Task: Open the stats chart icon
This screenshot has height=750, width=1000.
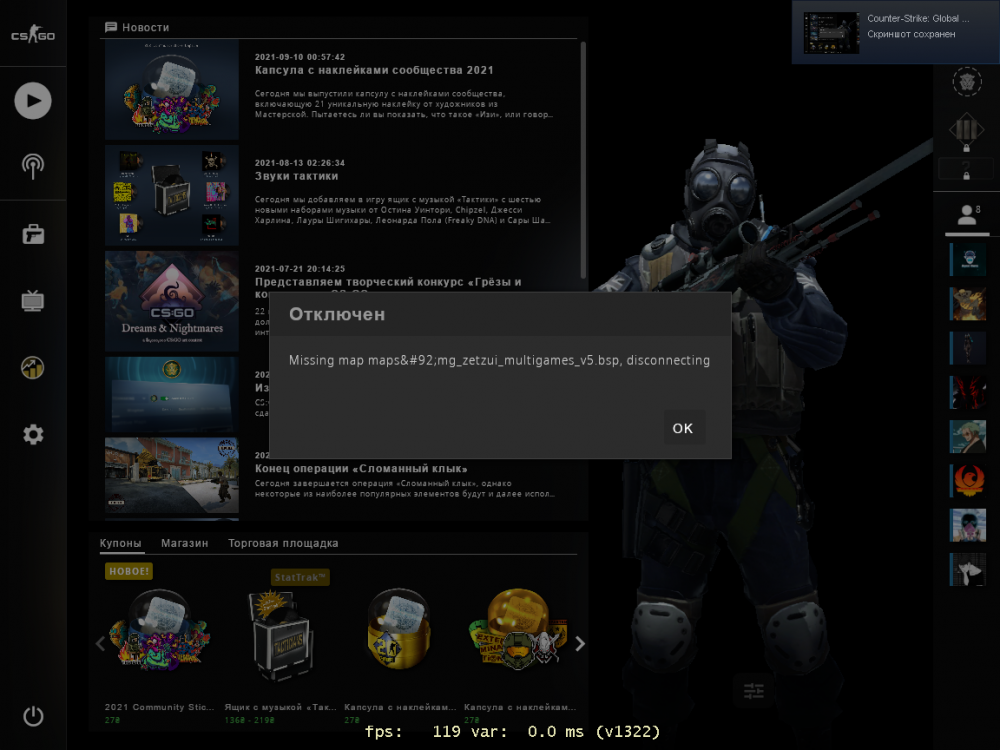Action: pos(33,367)
